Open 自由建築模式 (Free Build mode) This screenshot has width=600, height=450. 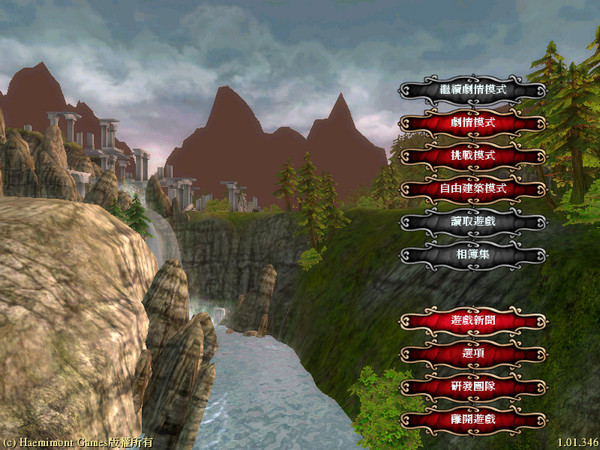473,188
